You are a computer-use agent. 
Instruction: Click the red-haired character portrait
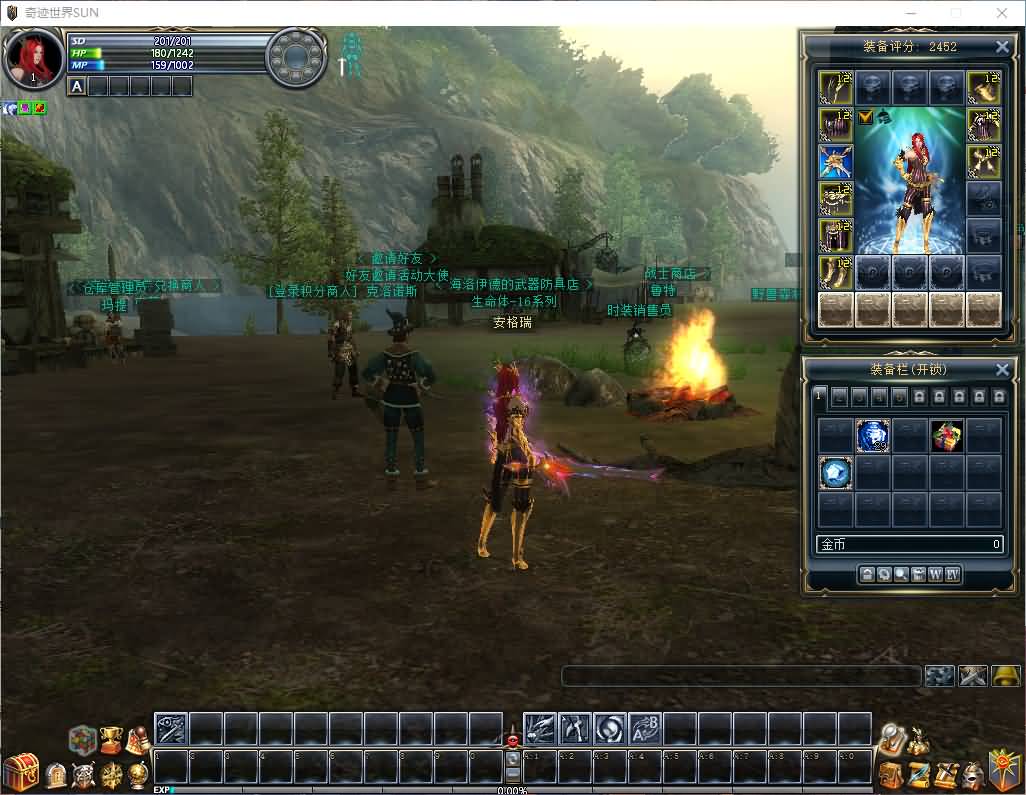point(33,58)
